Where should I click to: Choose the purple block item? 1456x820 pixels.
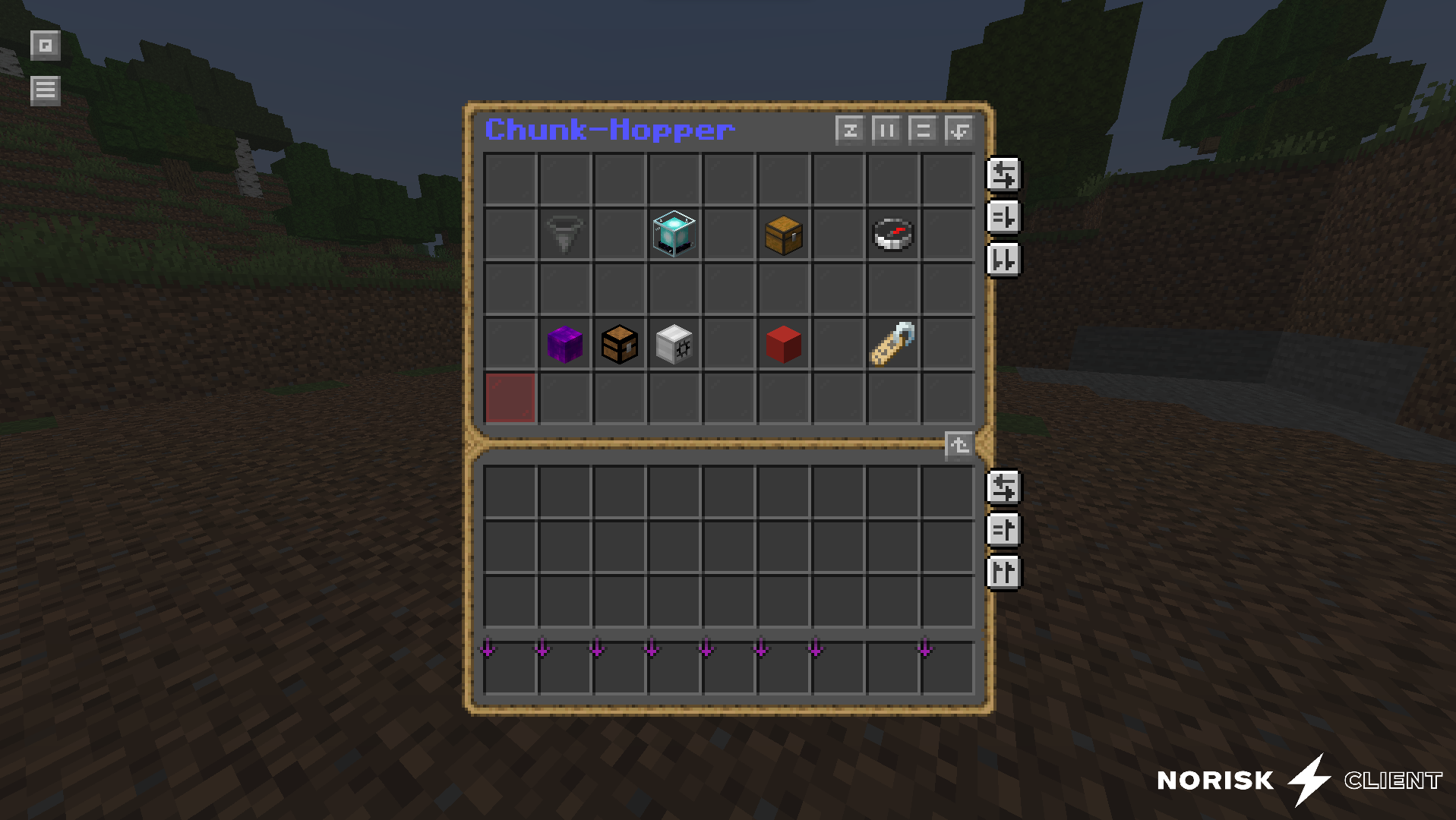[x=564, y=344]
